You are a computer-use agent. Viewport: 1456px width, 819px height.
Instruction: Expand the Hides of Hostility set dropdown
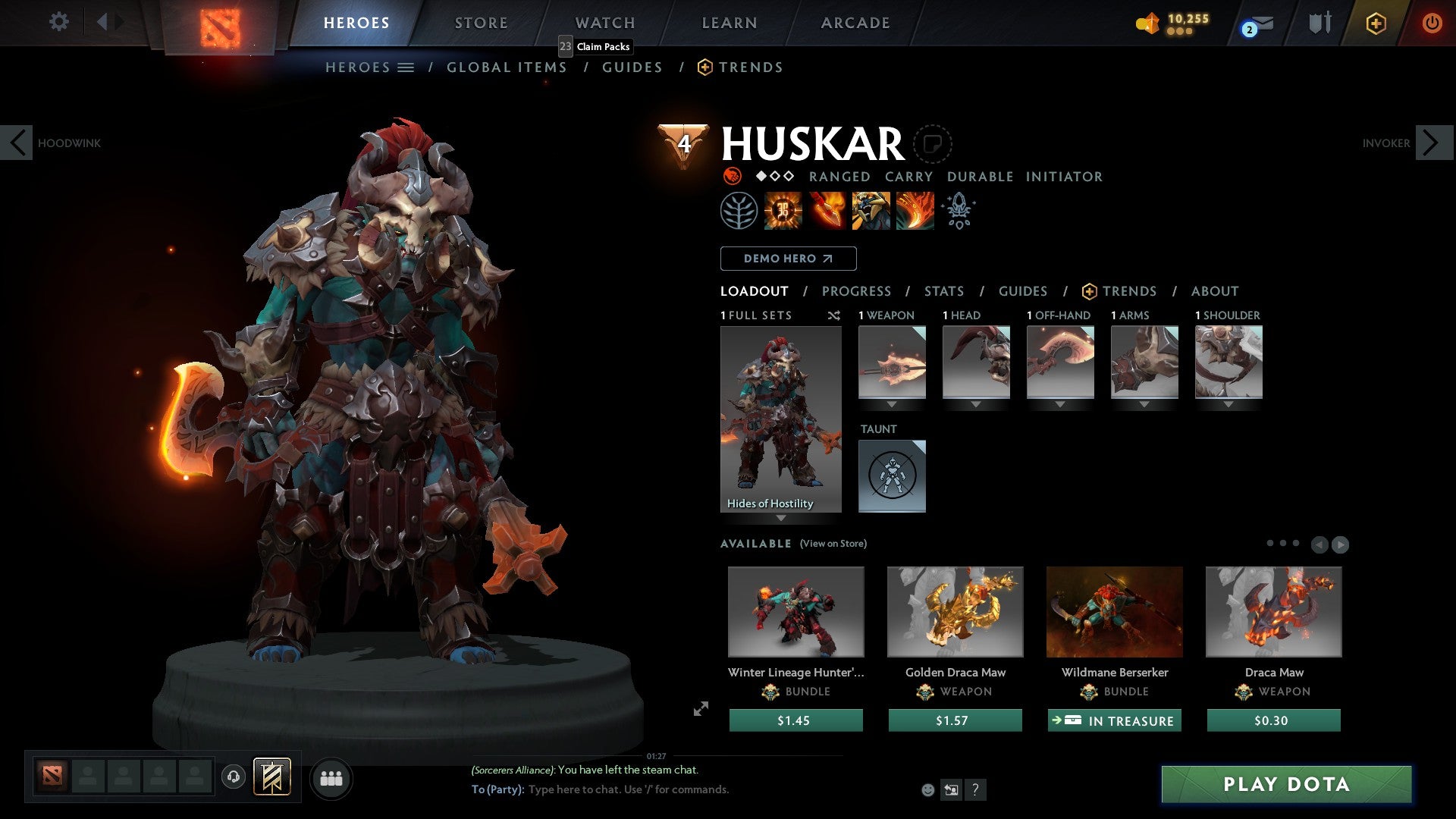(781, 518)
